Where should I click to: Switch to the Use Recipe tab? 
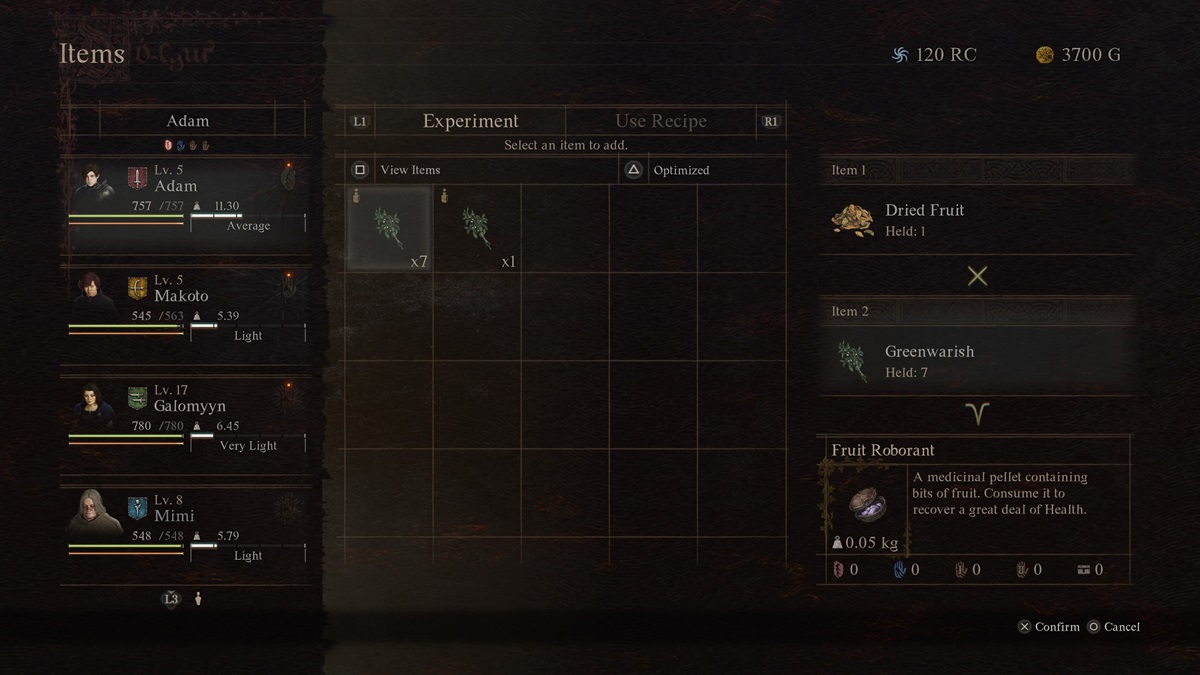point(660,121)
